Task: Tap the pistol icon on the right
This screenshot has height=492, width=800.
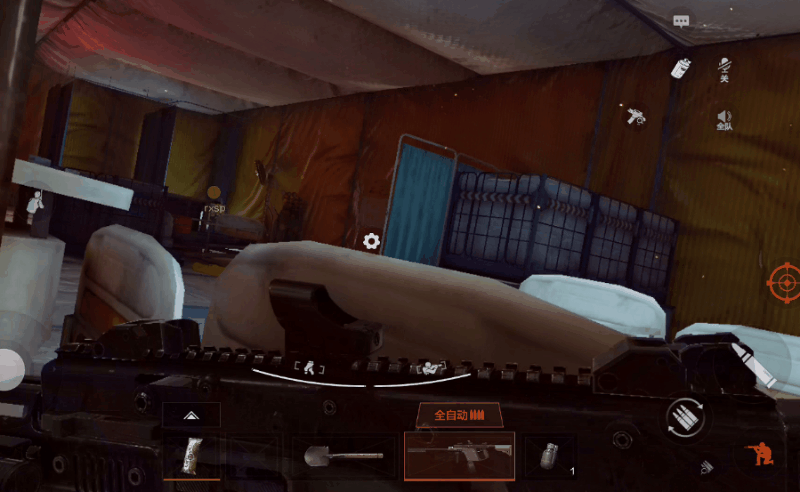Action: tap(634, 115)
